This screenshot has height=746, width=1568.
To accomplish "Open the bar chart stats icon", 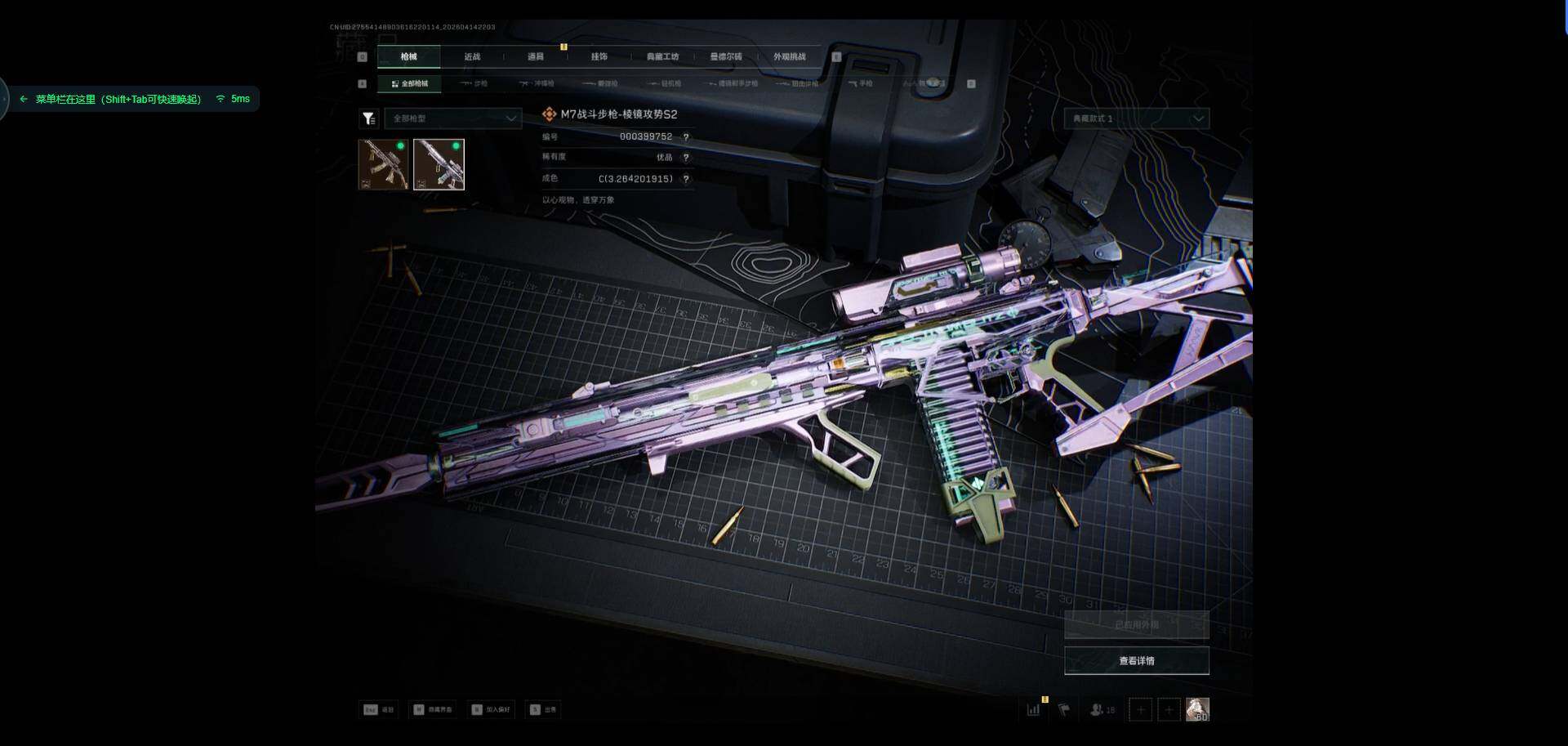I will (1034, 709).
